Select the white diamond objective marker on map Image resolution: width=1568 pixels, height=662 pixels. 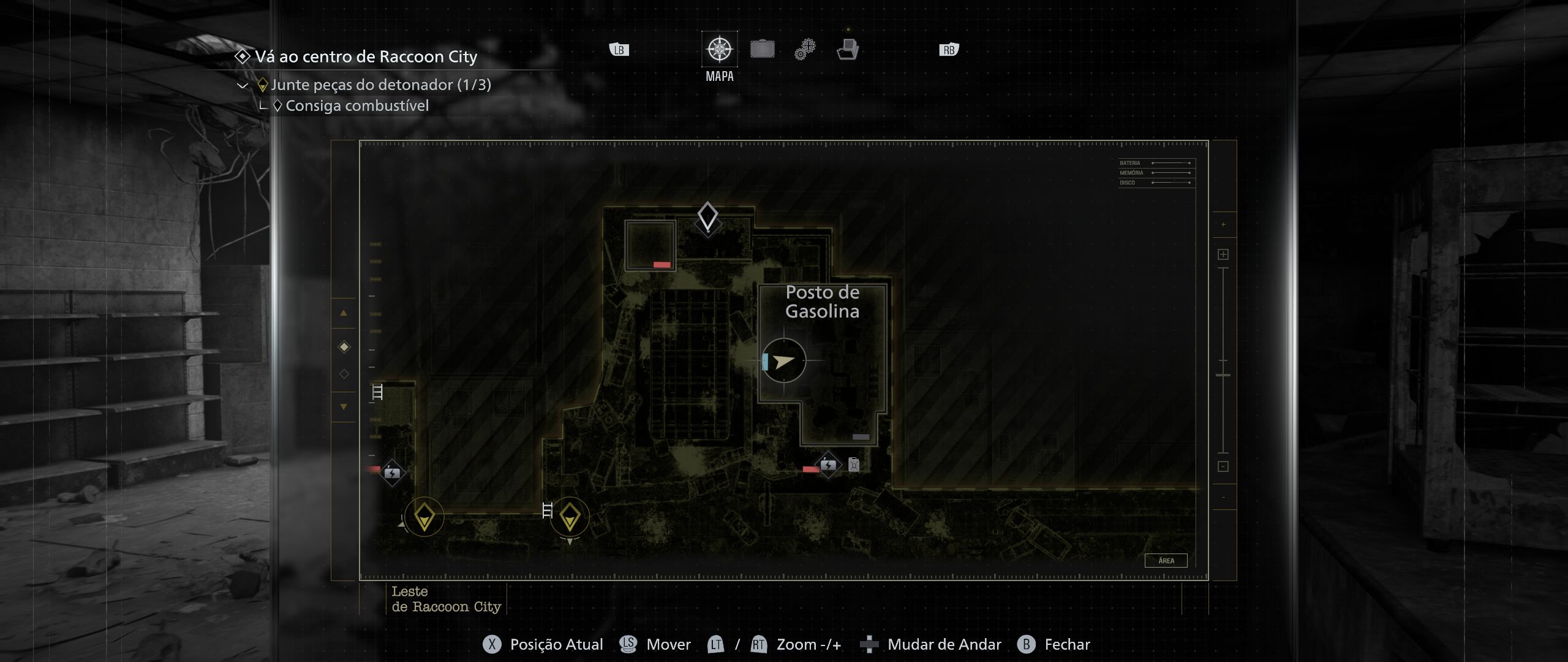click(707, 216)
